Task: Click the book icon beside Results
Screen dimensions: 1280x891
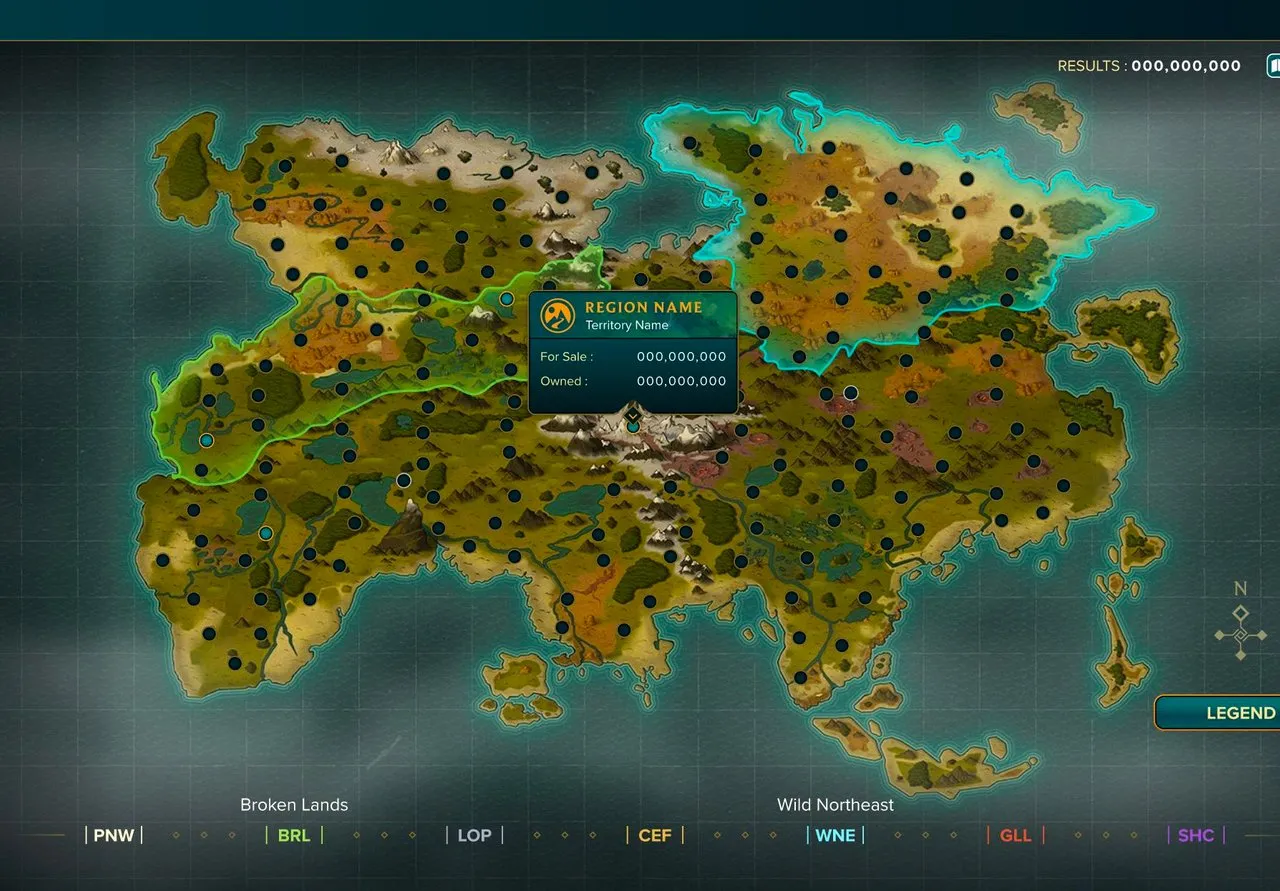Action: pos(1274,66)
